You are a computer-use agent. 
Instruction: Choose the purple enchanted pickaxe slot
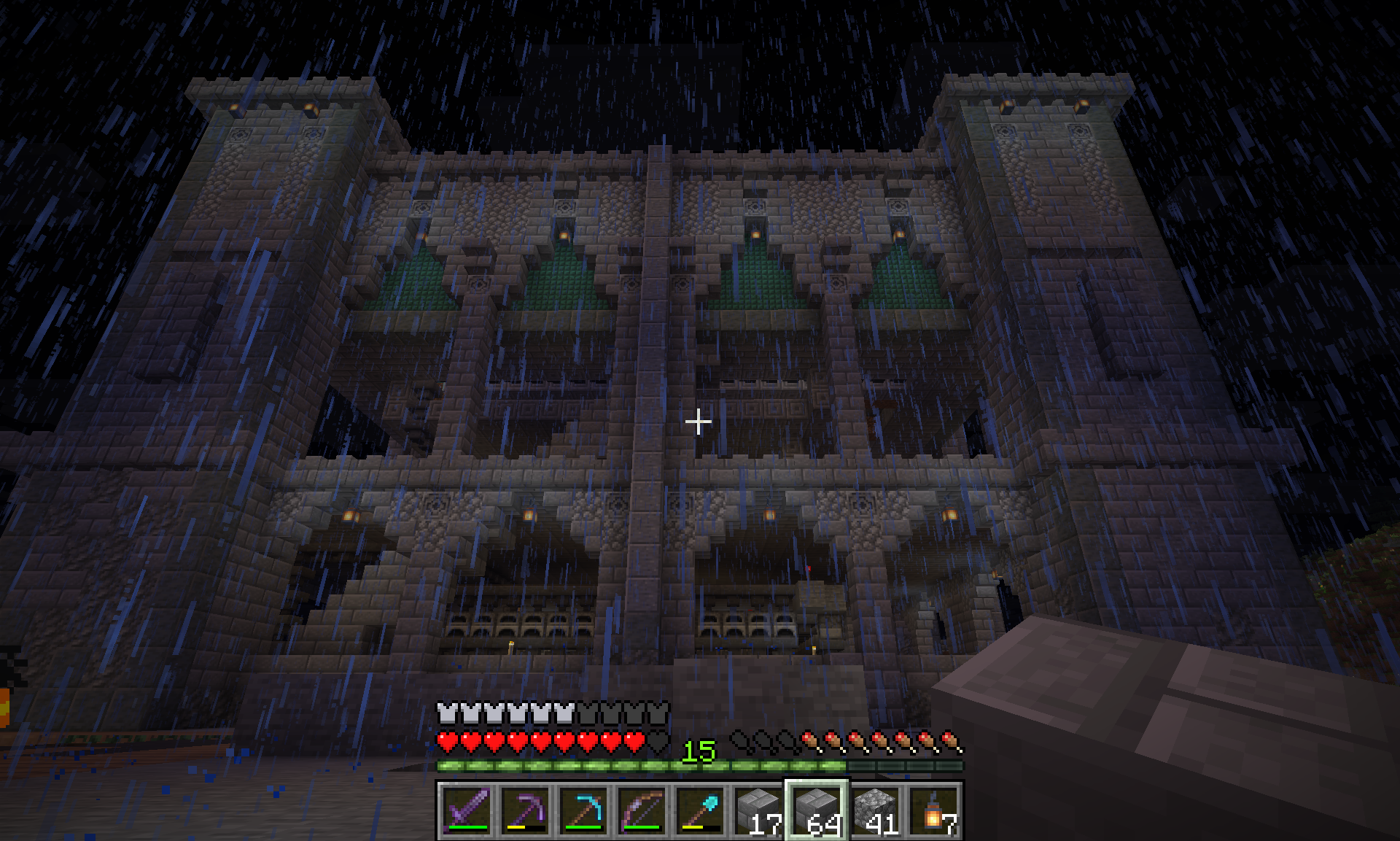pyautogui.click(x=525, y=810)
